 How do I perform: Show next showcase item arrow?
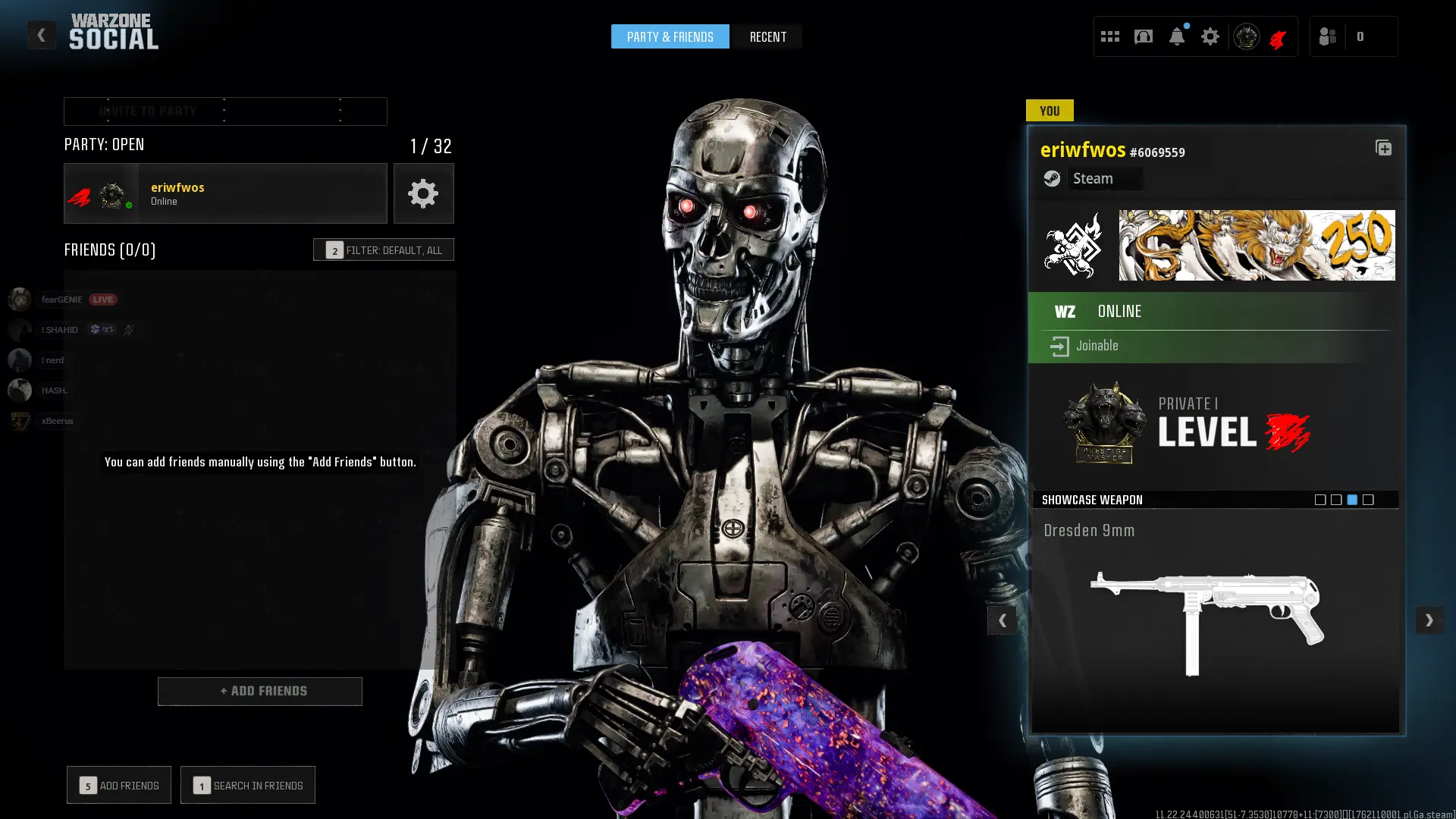pos(1429,620)
